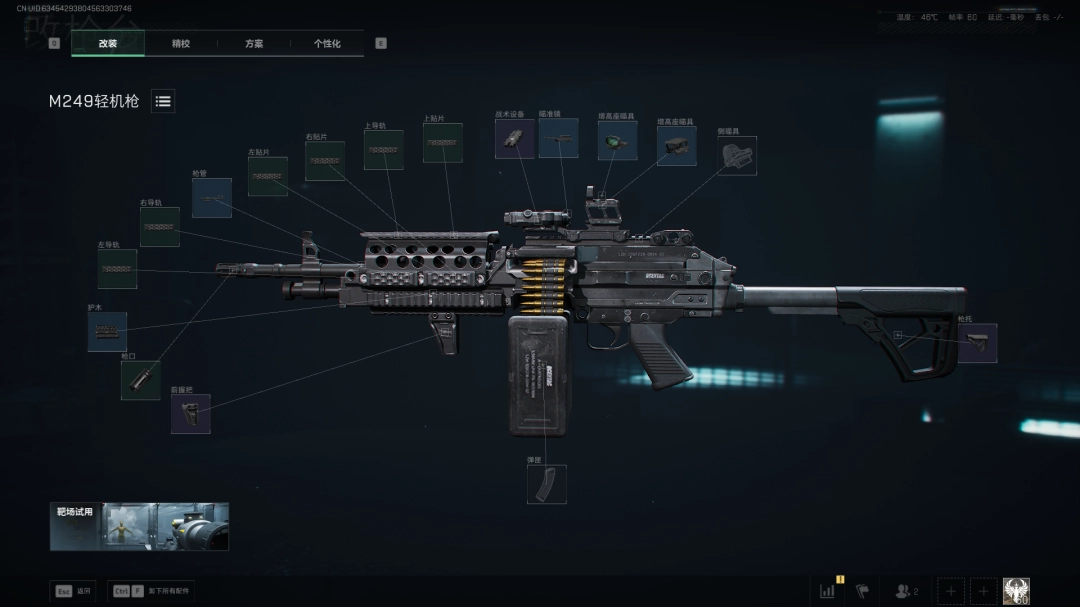Select the 左贴片 left patch slot
The height and width of the screenshot is (607, 1080).
(x=267, y=176)
